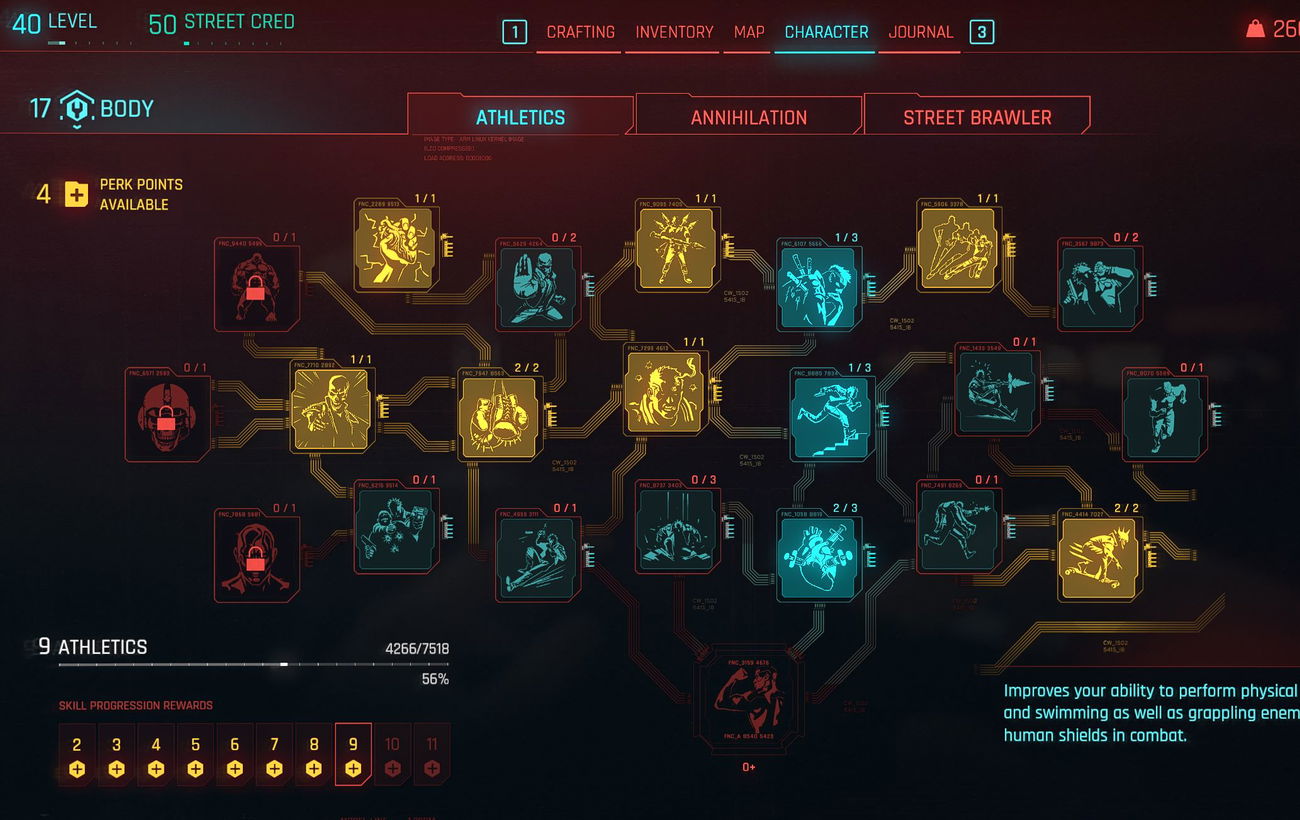This screenshot has height=820, width=1300.
Task: Select the level 2 progression reward
Action: click(77, 755)
